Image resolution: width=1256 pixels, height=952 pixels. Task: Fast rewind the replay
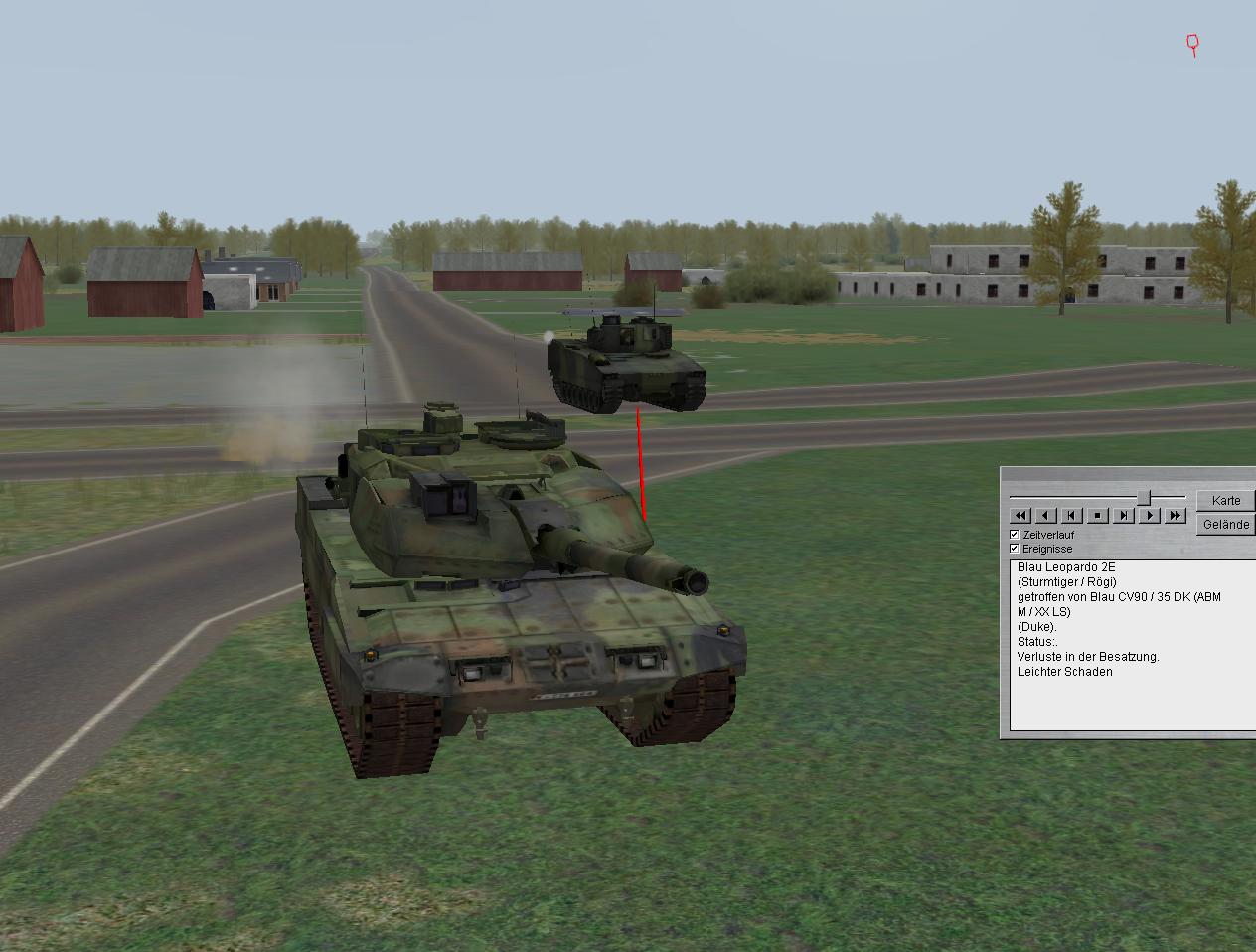pyautogui.click(x=1020, y=515)
